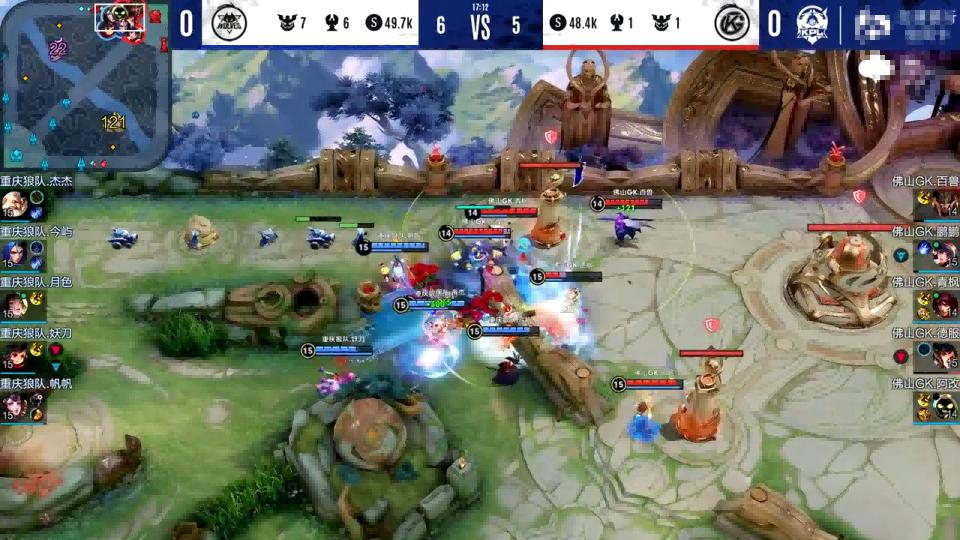Choose player 佛山GK.鹏鹏's hero portrait
The width and height of the screenshot is (960, 540).
click(944, 254)
